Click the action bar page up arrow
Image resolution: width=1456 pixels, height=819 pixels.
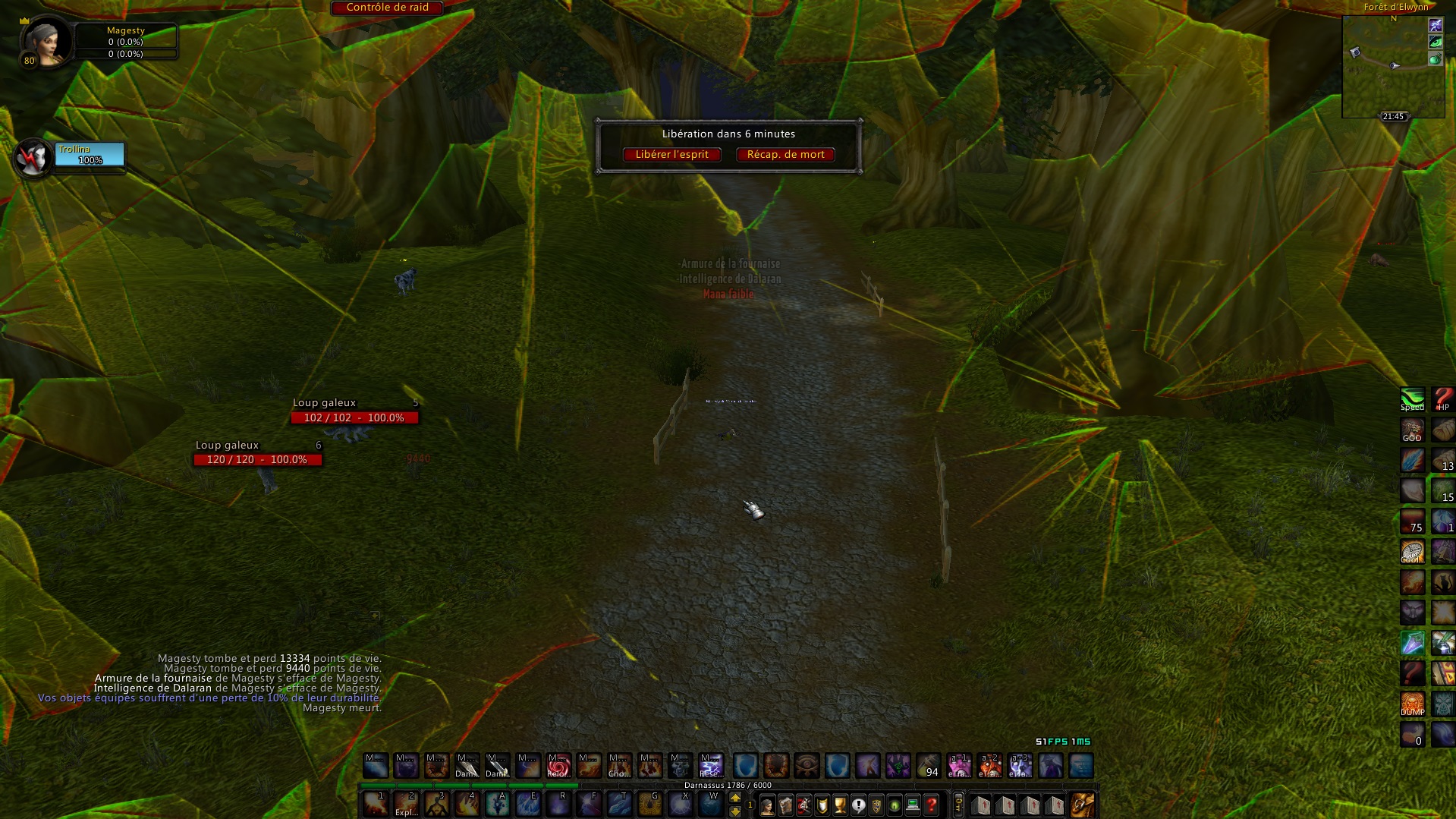click(734, 798)
